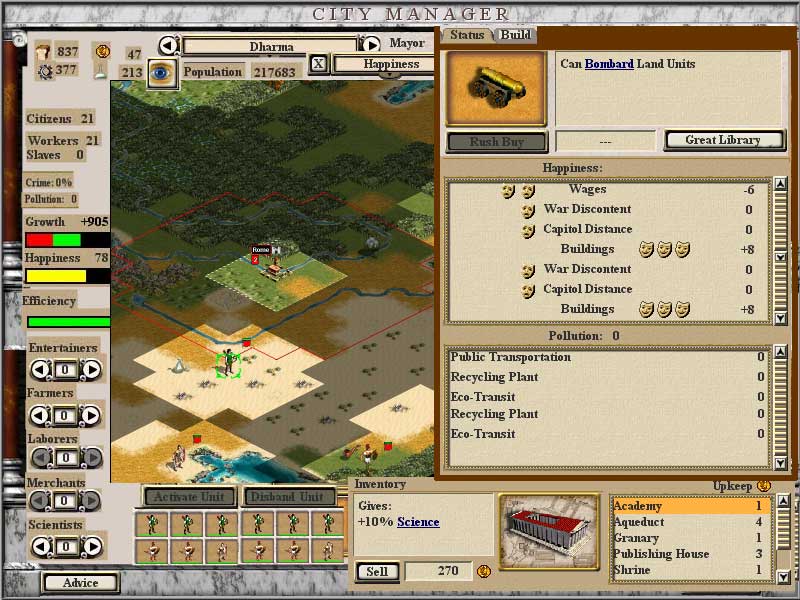This screenshot has height=600, width=800.
Task: Go to previous city with left arrow
Action: [169, 45]
